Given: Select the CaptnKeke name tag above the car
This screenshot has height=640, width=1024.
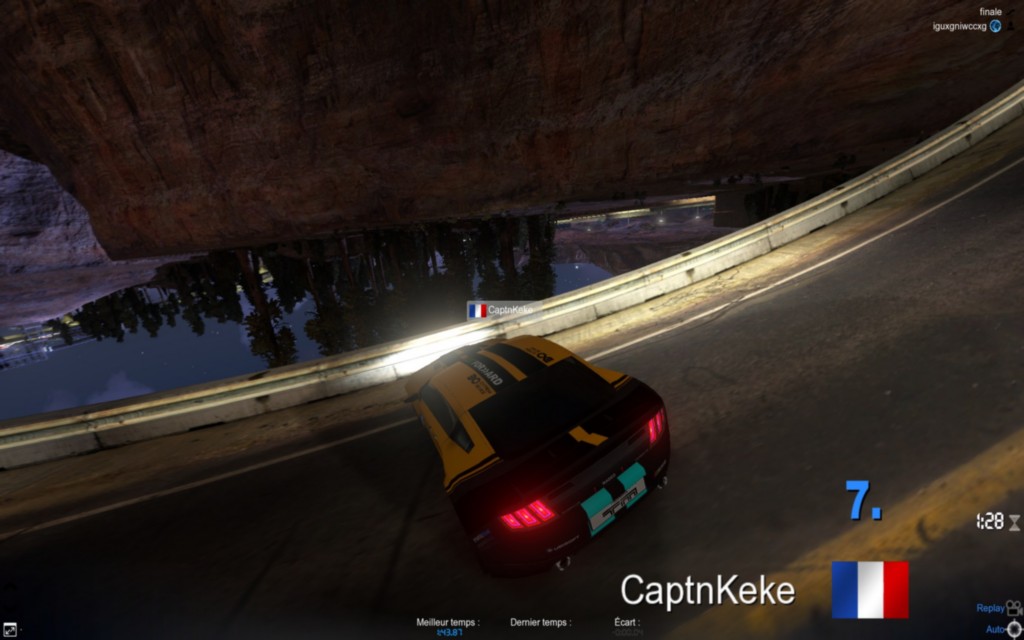Looking at the screenshot, I should pos(505,310).
